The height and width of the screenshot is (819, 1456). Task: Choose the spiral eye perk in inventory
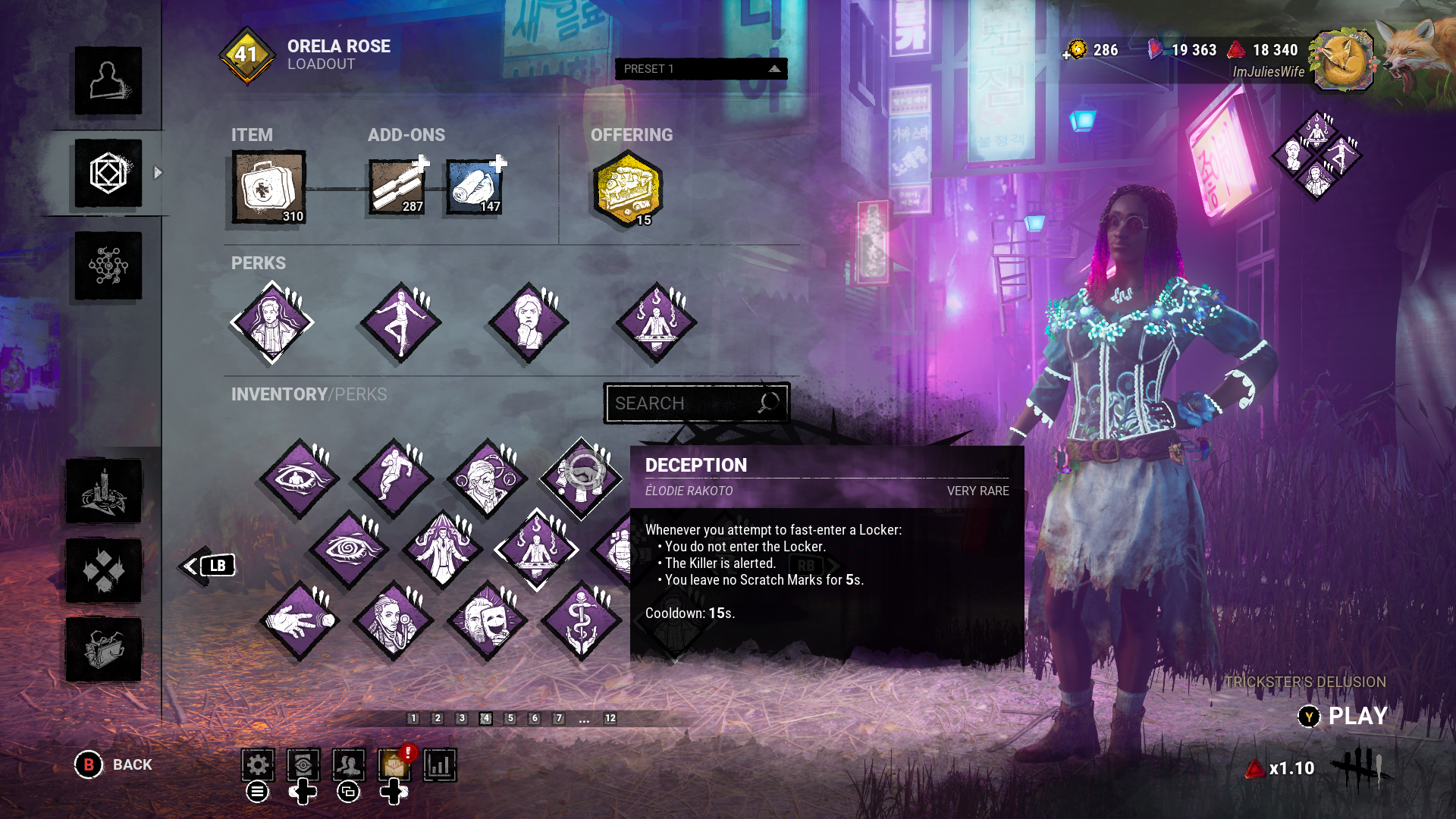(348, 549)
